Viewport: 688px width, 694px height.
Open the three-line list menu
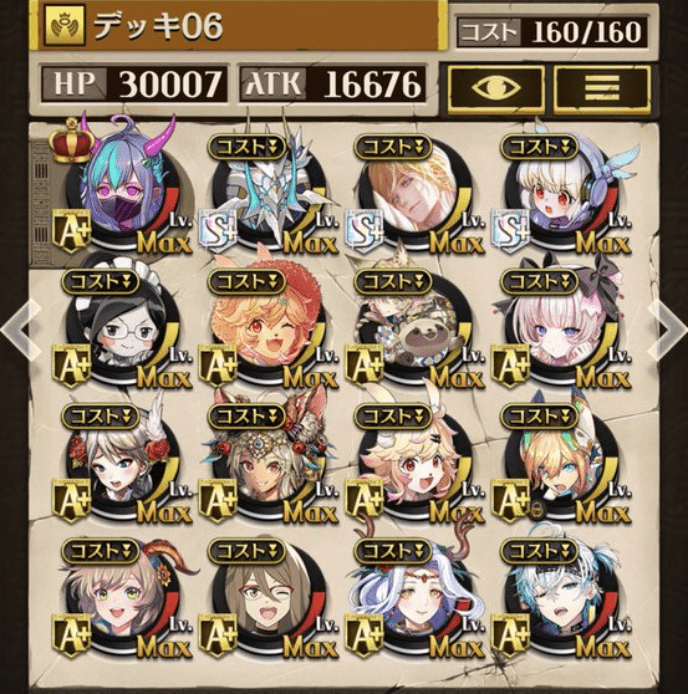pos(602,87)
